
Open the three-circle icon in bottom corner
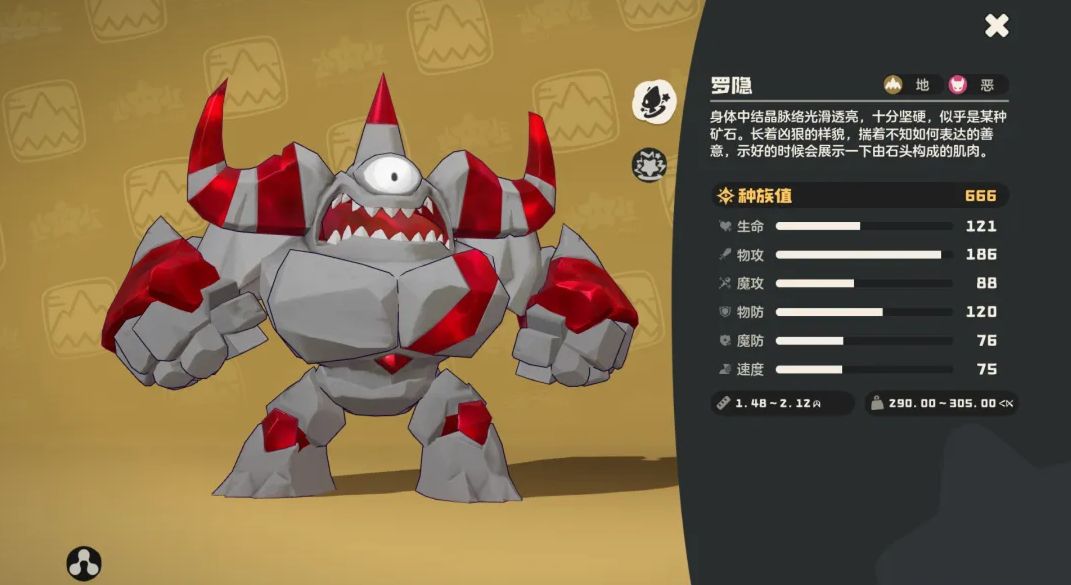84,563
